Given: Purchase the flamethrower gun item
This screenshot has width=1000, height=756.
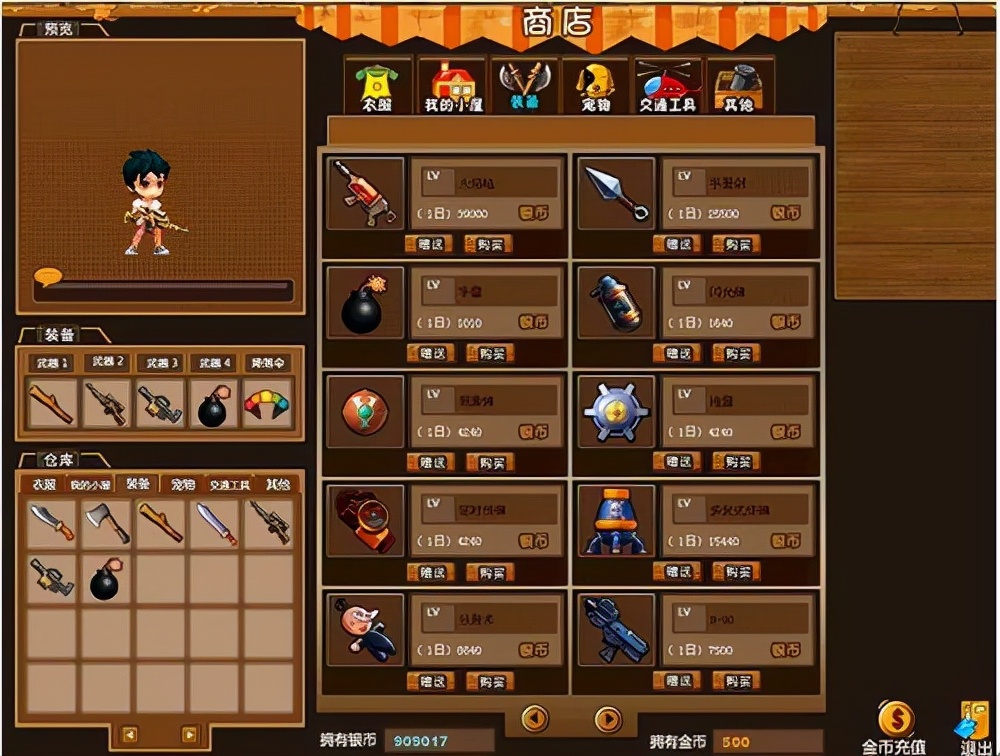Looking at the screenshot, I should coord(488,244).
